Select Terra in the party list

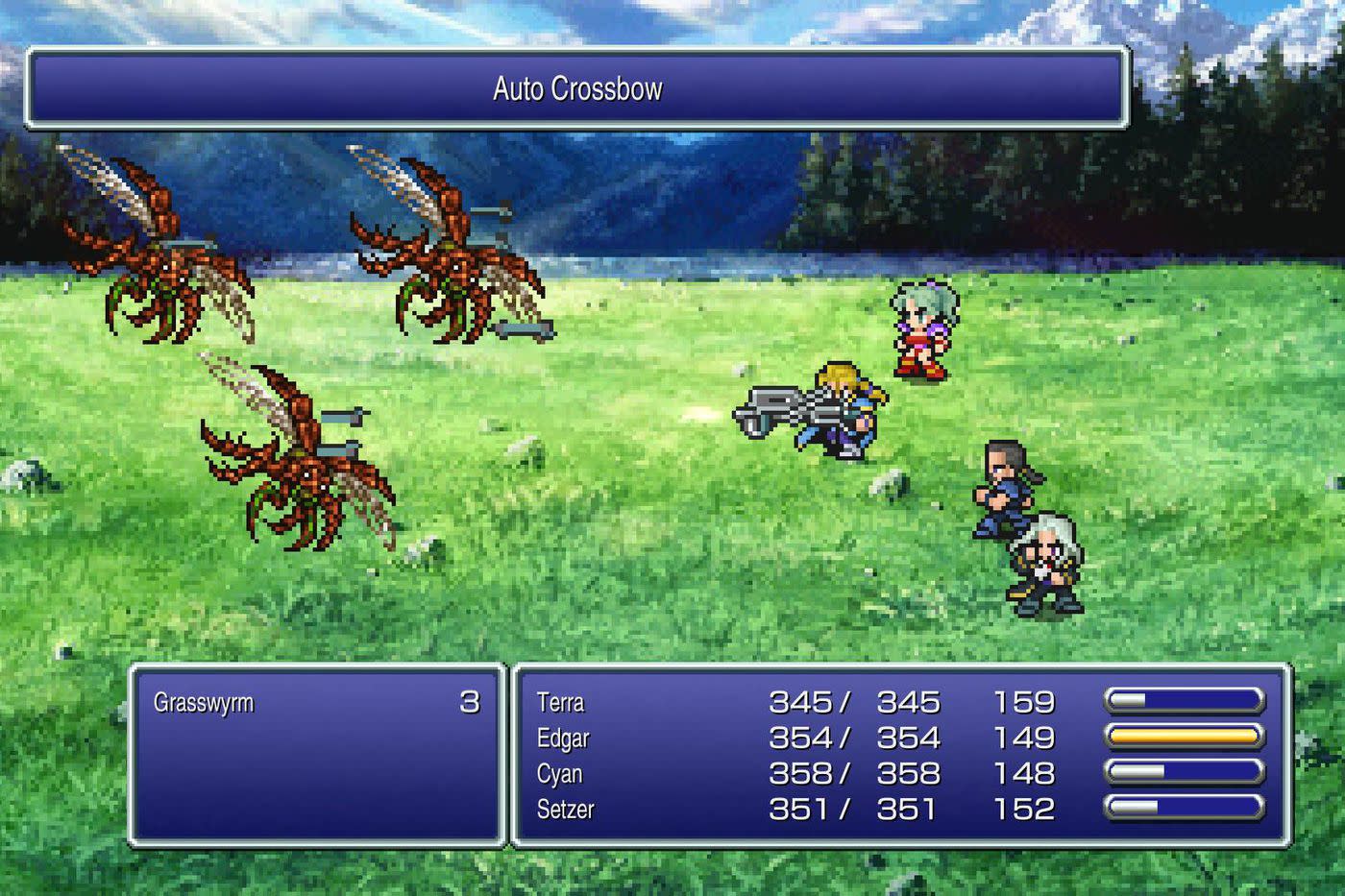point(561,702)
